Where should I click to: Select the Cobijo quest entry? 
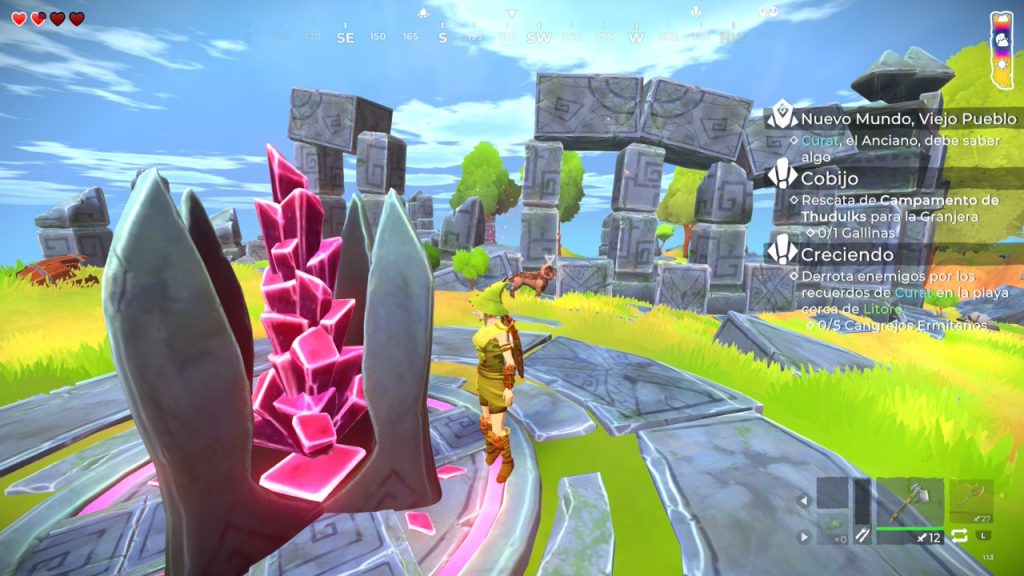pyautogui.click(x=826, y=178)
